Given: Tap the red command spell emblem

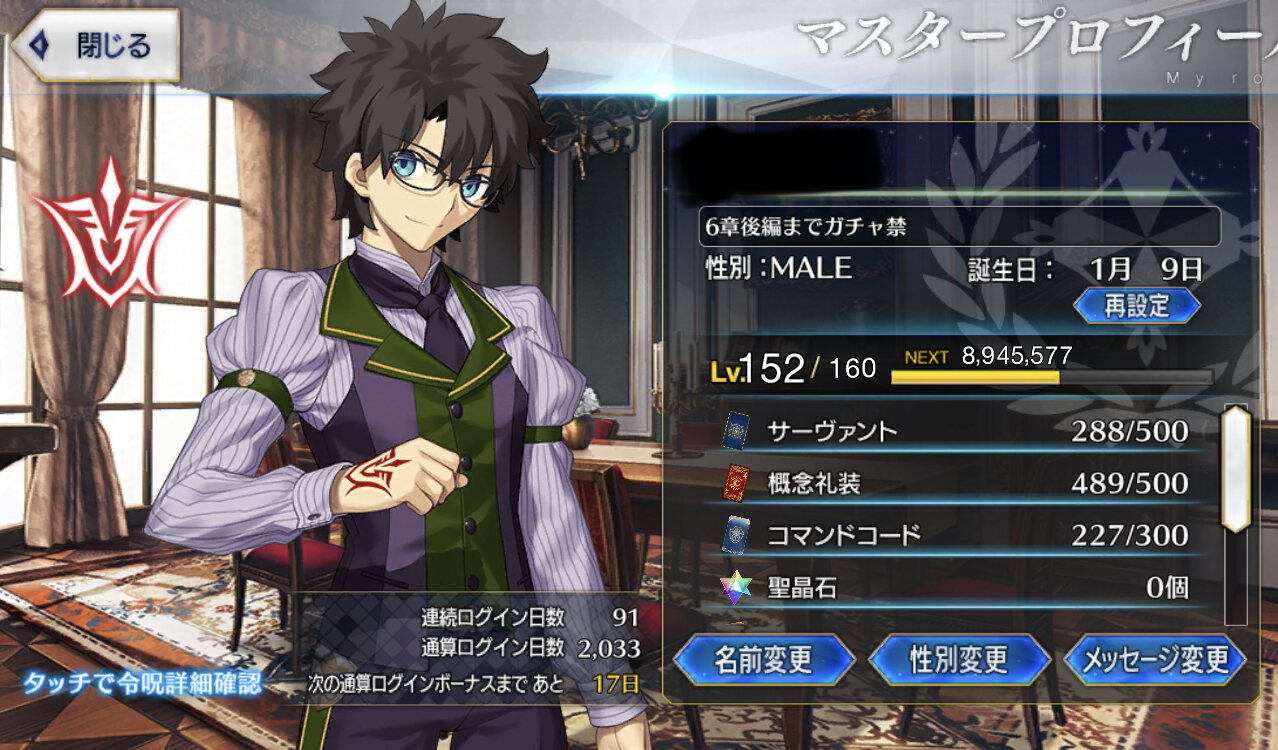Looking at the screenshot, I should coord(109,231).
